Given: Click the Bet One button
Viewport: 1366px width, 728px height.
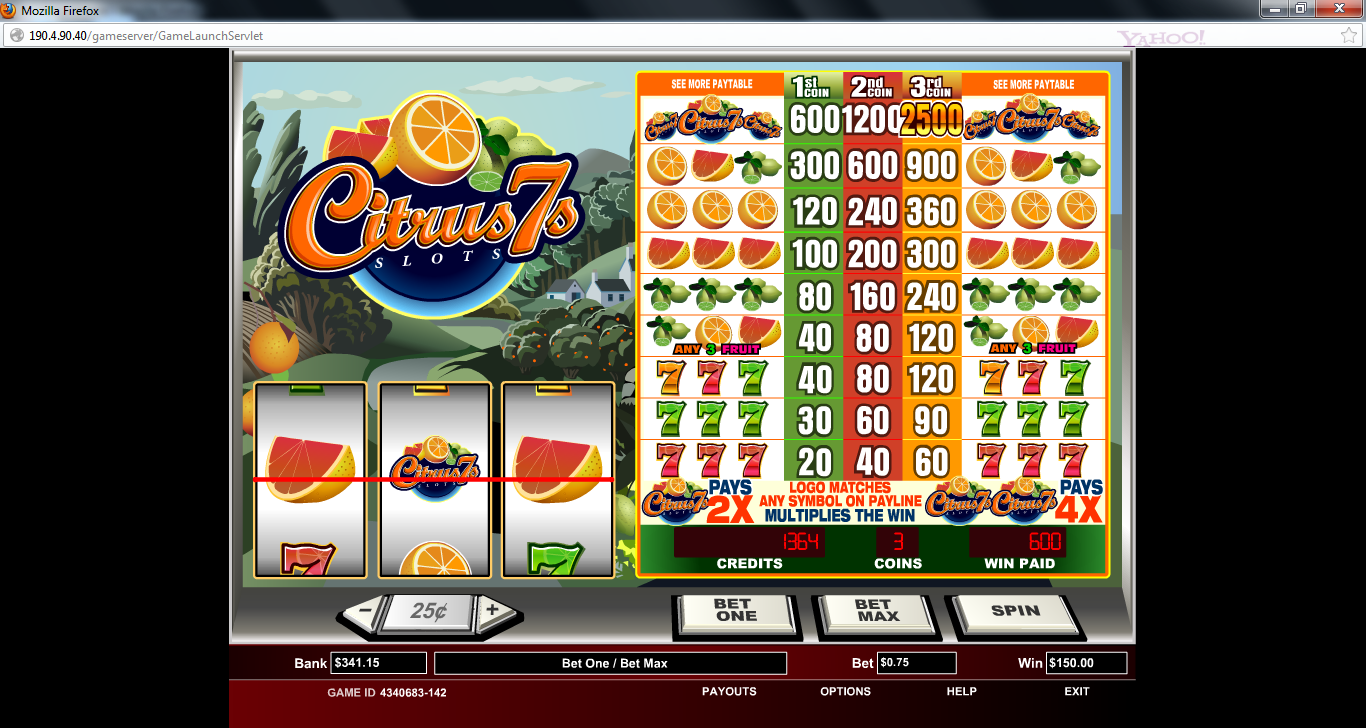Looking at the screenshot, I should [x=736, y=612].
